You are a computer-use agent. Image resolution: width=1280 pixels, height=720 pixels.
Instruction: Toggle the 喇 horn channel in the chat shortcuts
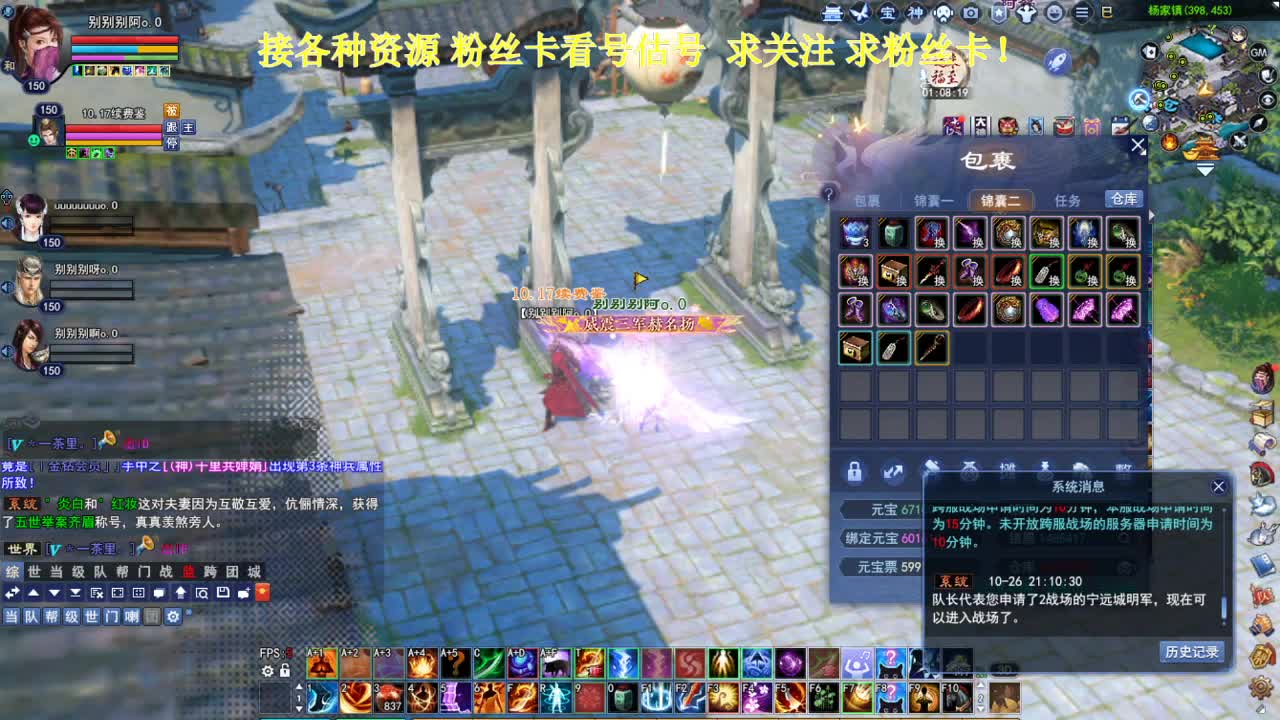[x=130, y=615]
